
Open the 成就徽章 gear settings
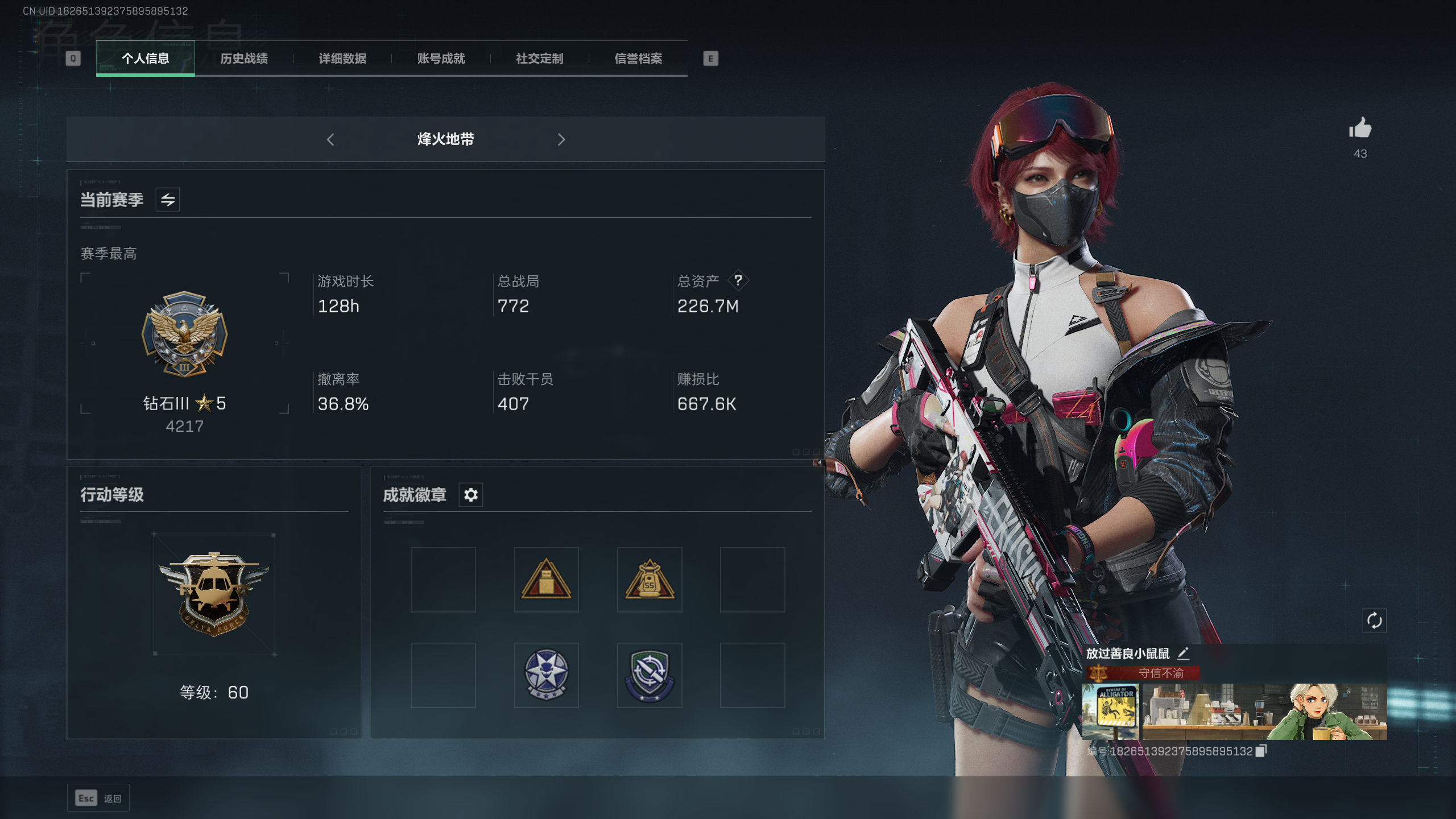coord(471,495)
